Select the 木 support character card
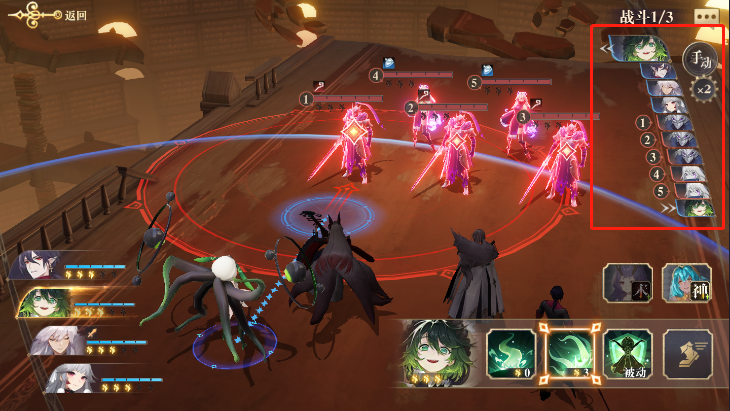Viewport: 730px width, 411px height. tap(627, 282)
